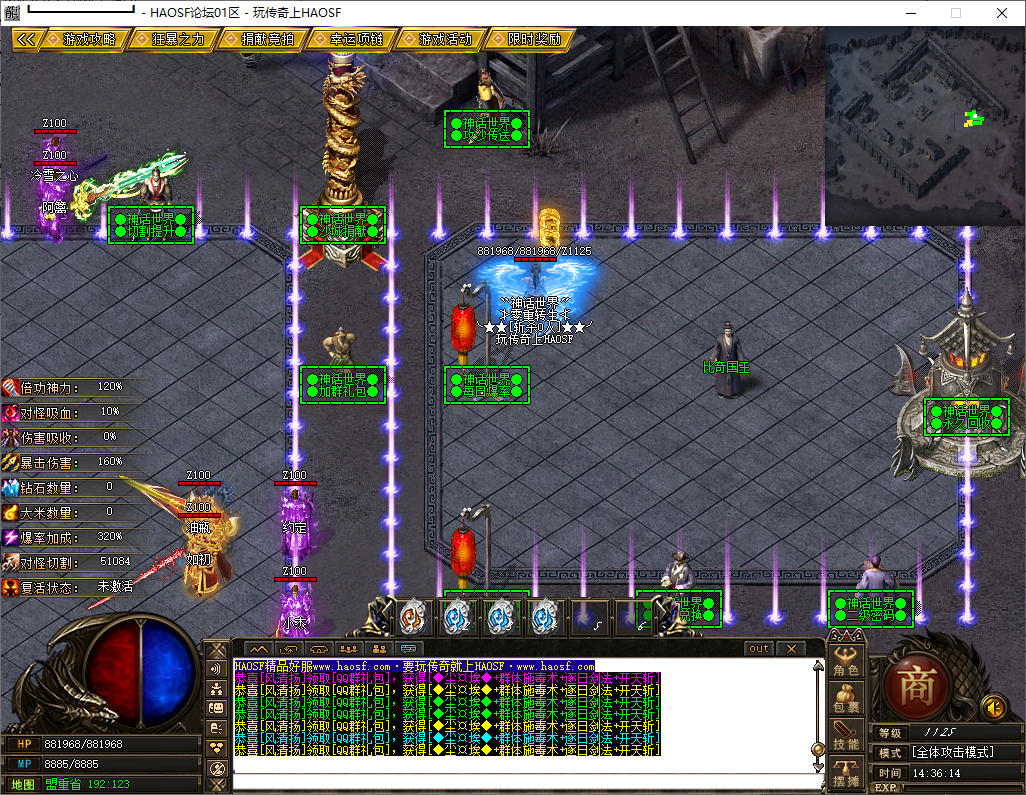Viewport: 1026px width, 795px height.
Task: Close the chat panel with the X
Action: coord(791,649)
